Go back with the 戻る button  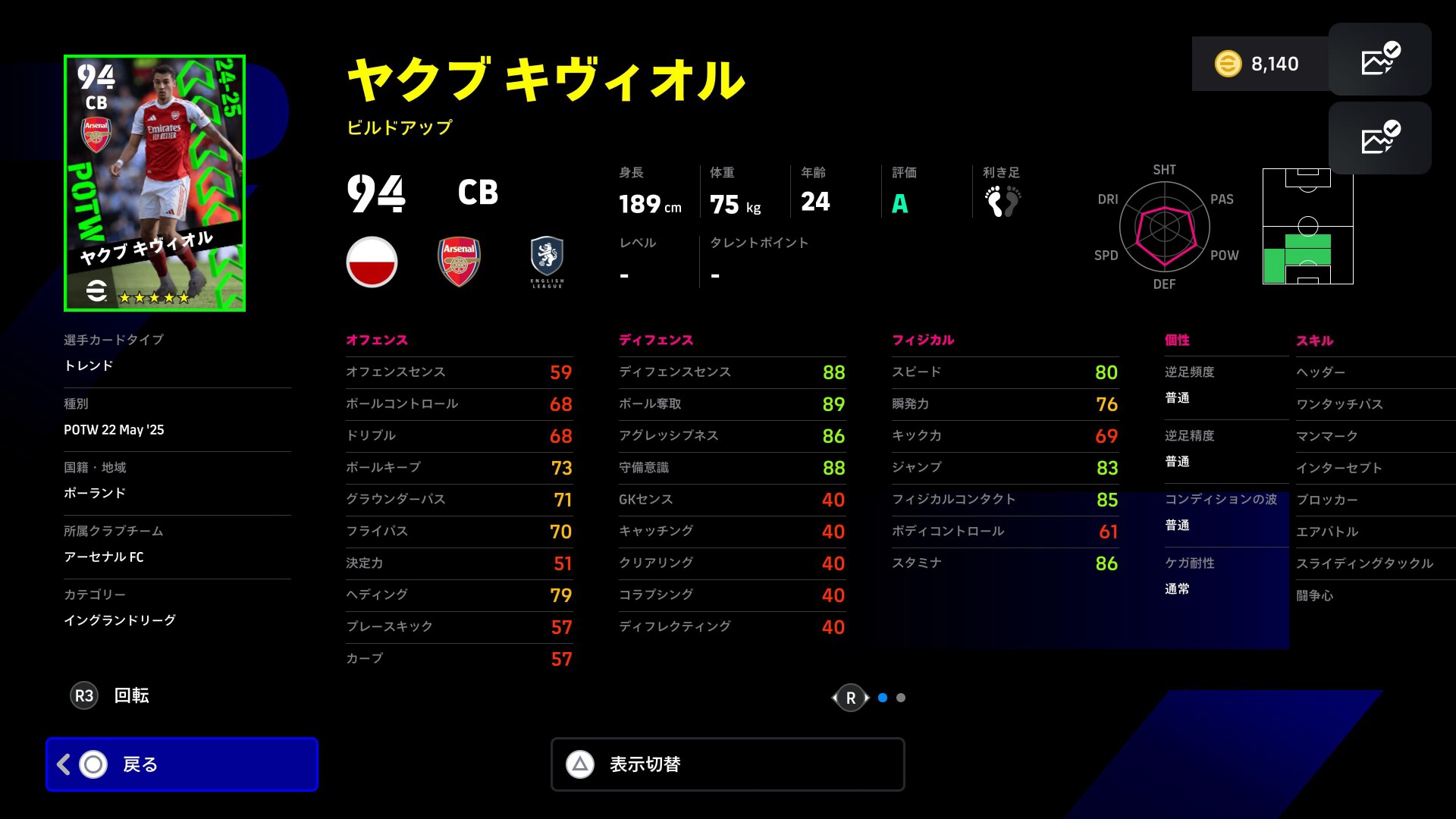point(182,764)
